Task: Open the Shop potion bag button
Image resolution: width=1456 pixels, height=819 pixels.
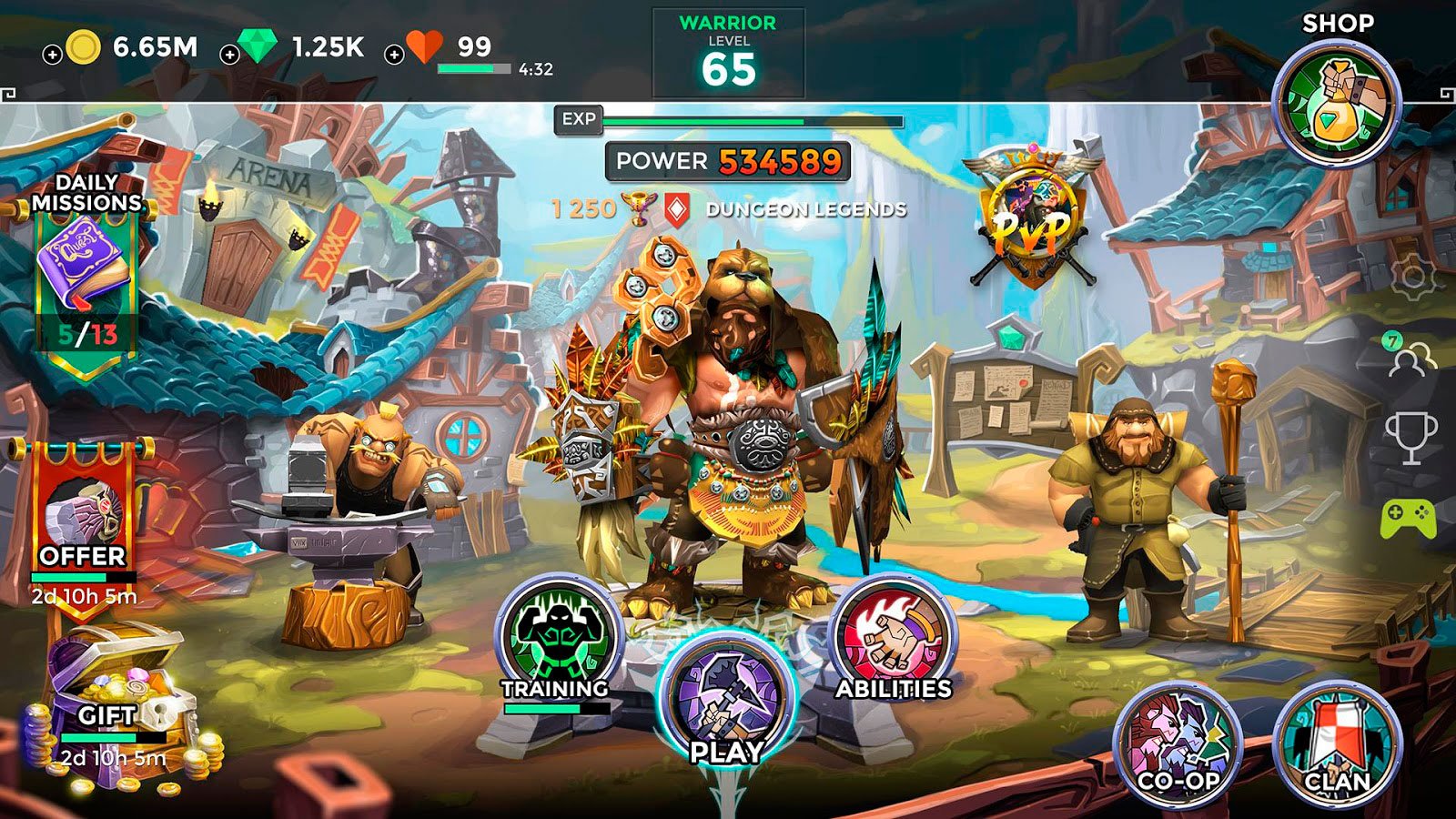Action: tap(1336, 105)
